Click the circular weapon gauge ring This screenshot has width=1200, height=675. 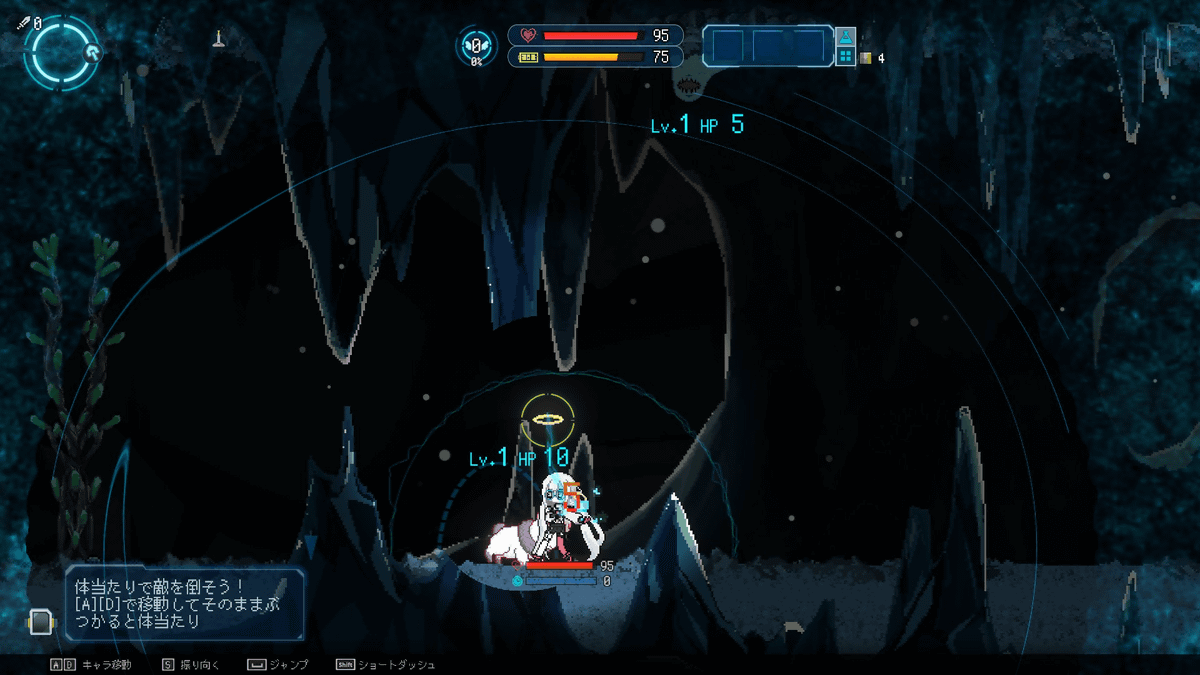click(x=60, y=53)
